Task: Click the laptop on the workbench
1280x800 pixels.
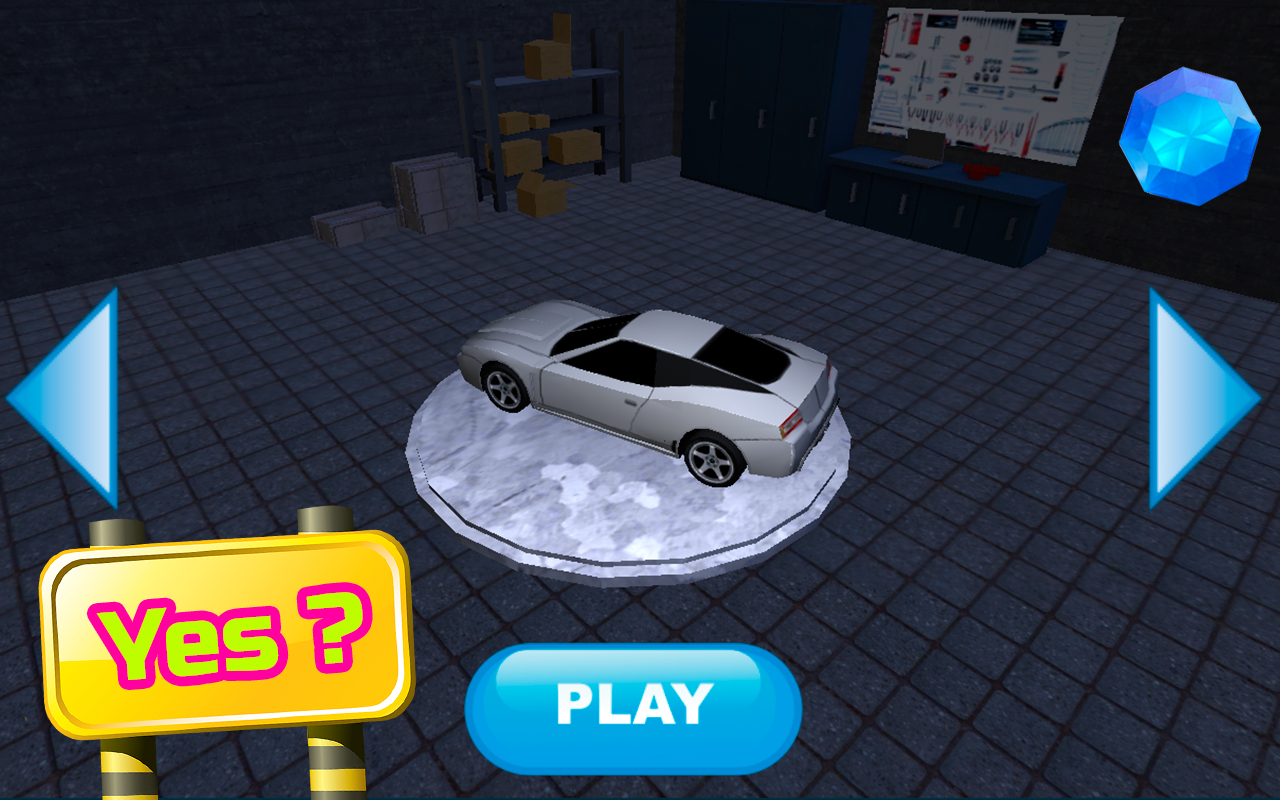Action: pyautogui.click(x=920, y=150)
